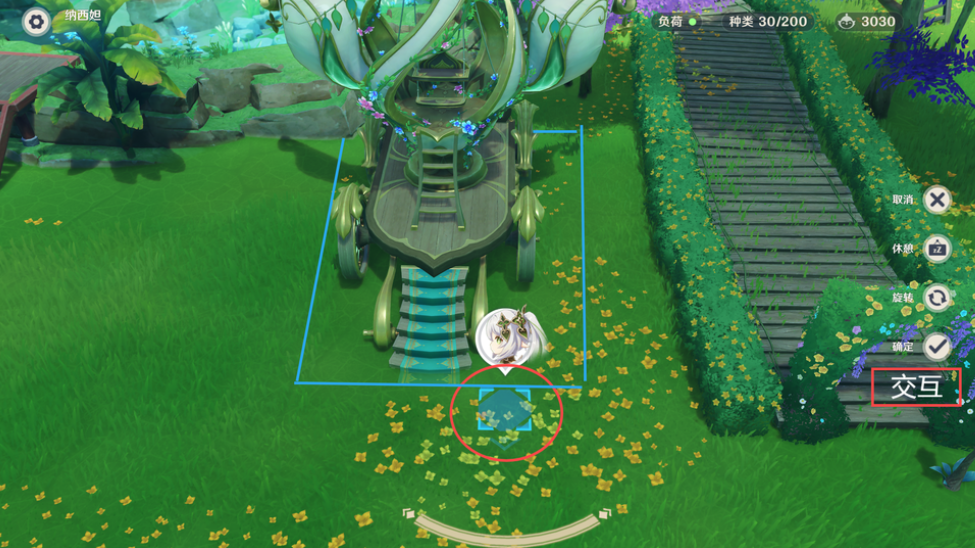This screenshot has width=975, height=548.
Task: Open the gear settings icon
Action: tap(36, 21)
